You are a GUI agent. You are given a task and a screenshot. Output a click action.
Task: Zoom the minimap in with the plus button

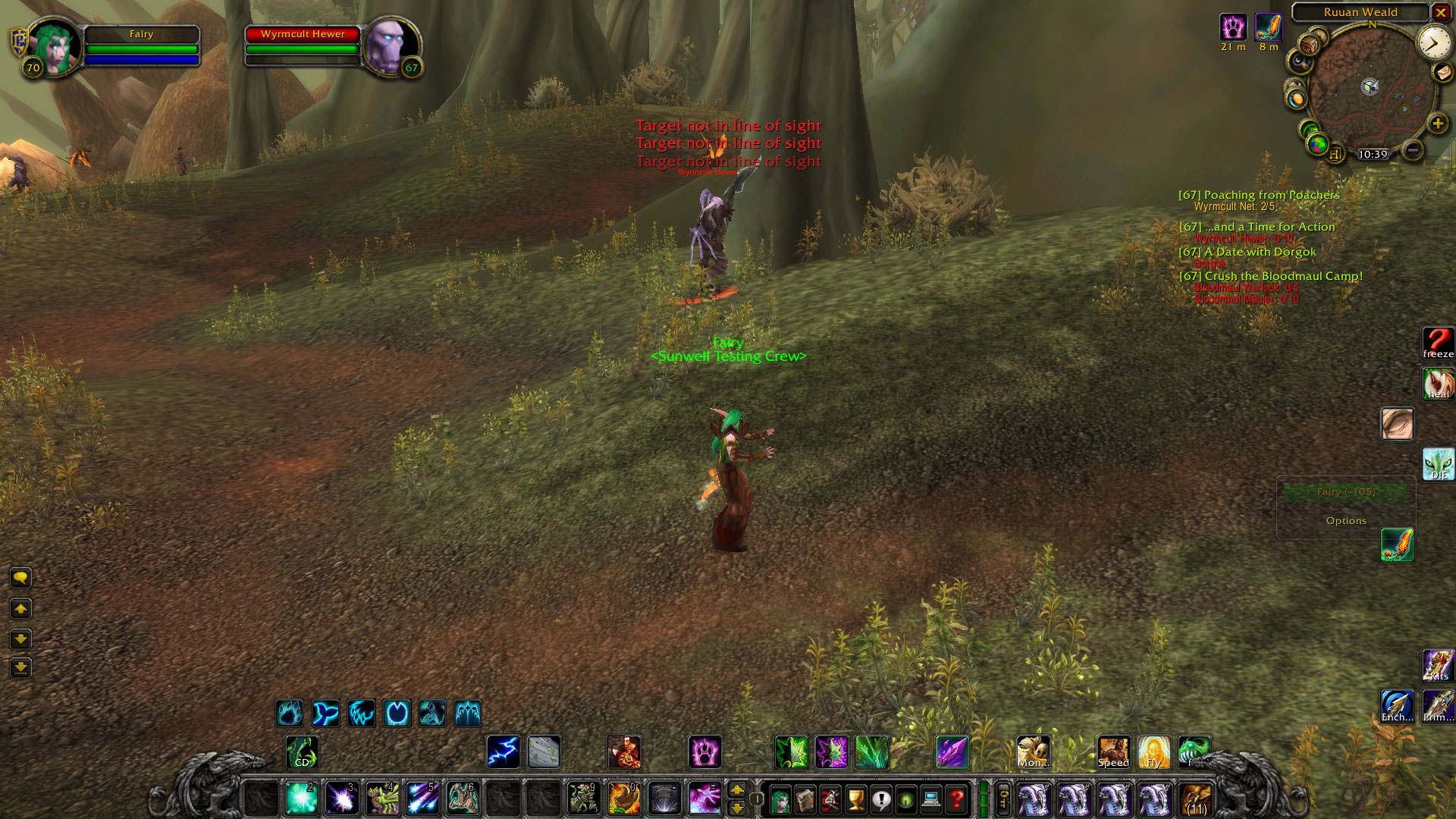[x=1436, y=124]
